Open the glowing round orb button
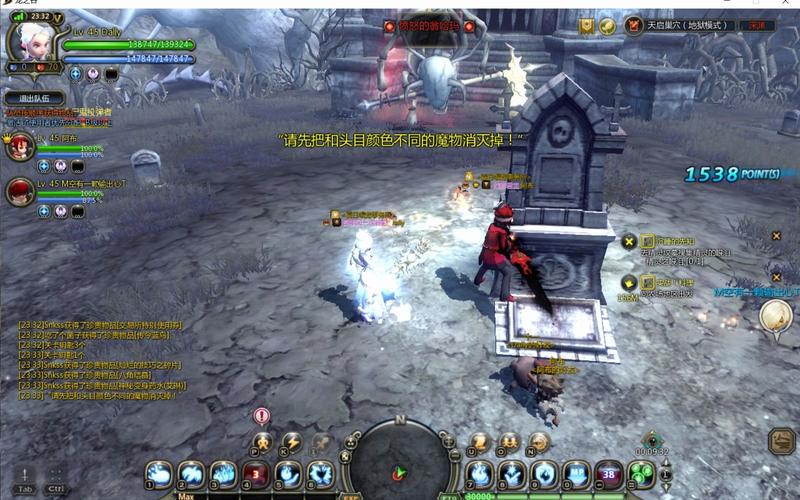The width and height of the screenshot is (800, 500). [774, 316]
